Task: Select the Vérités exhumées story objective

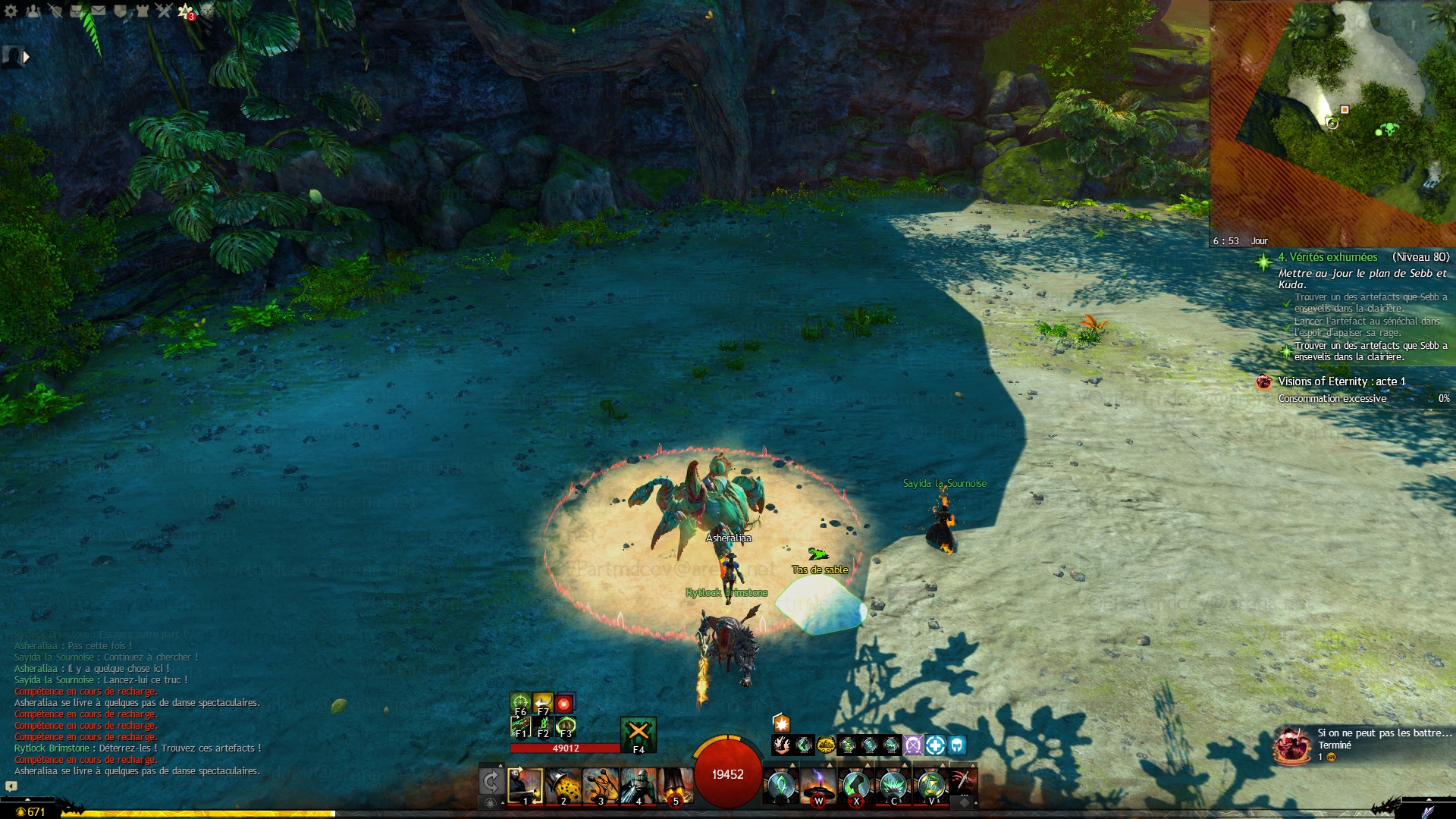Action: click(x=1327, y=257)
